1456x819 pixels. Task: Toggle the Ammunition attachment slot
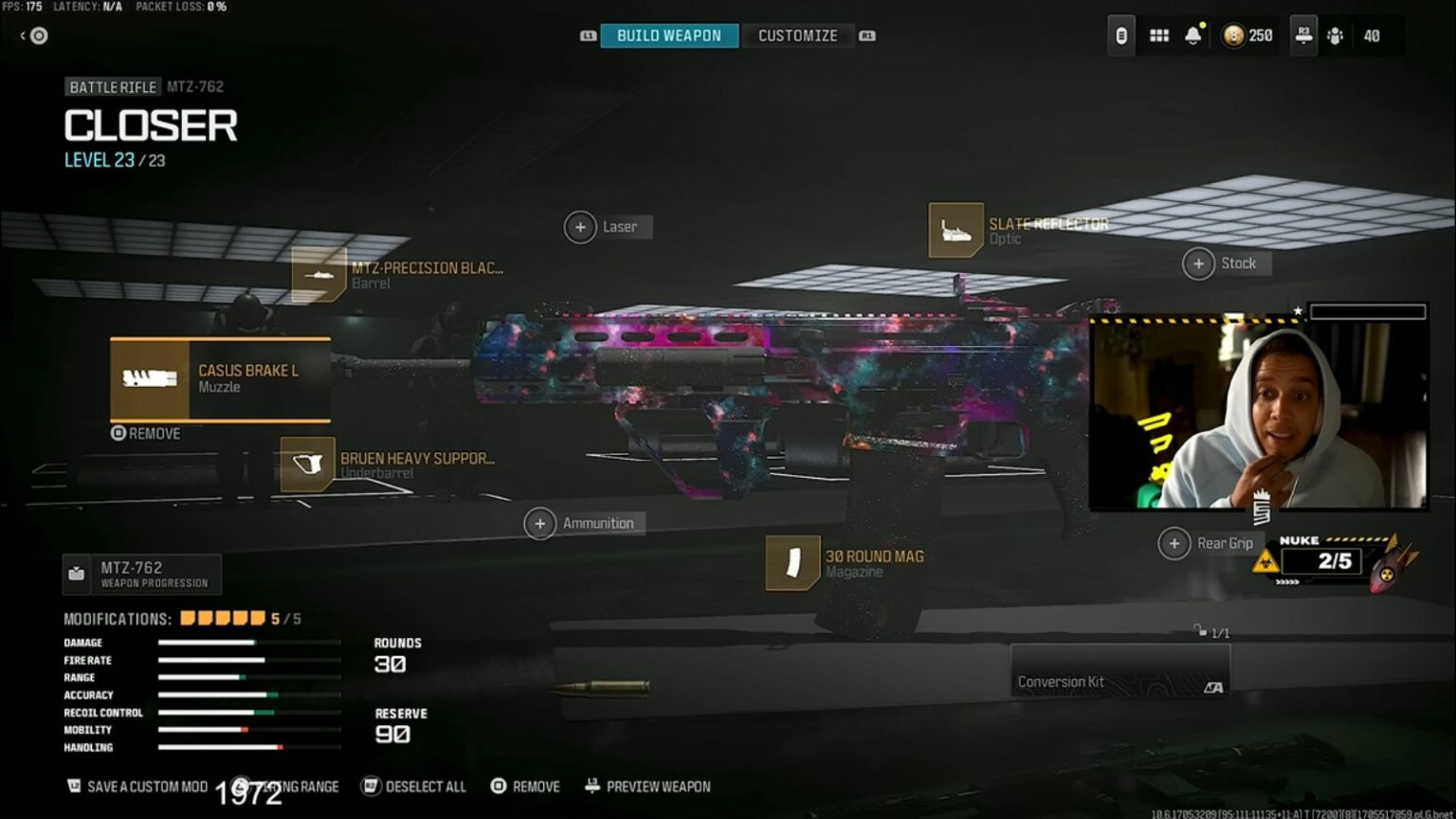(540, 523)
